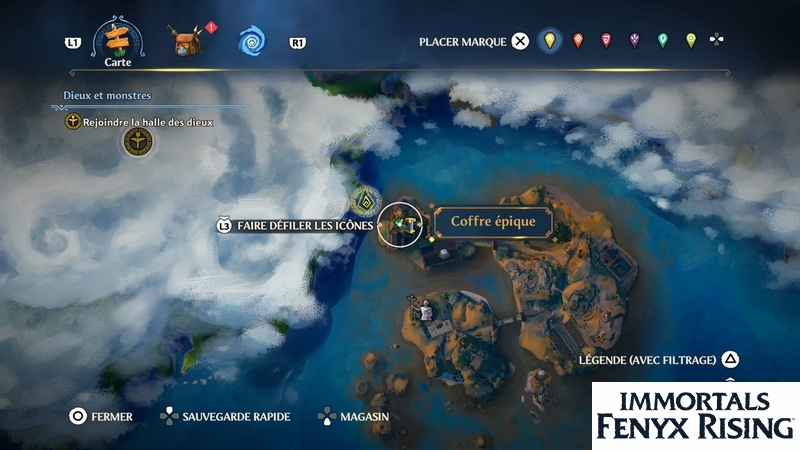Open the Carte signpost tab

click(x=118, y=41)
